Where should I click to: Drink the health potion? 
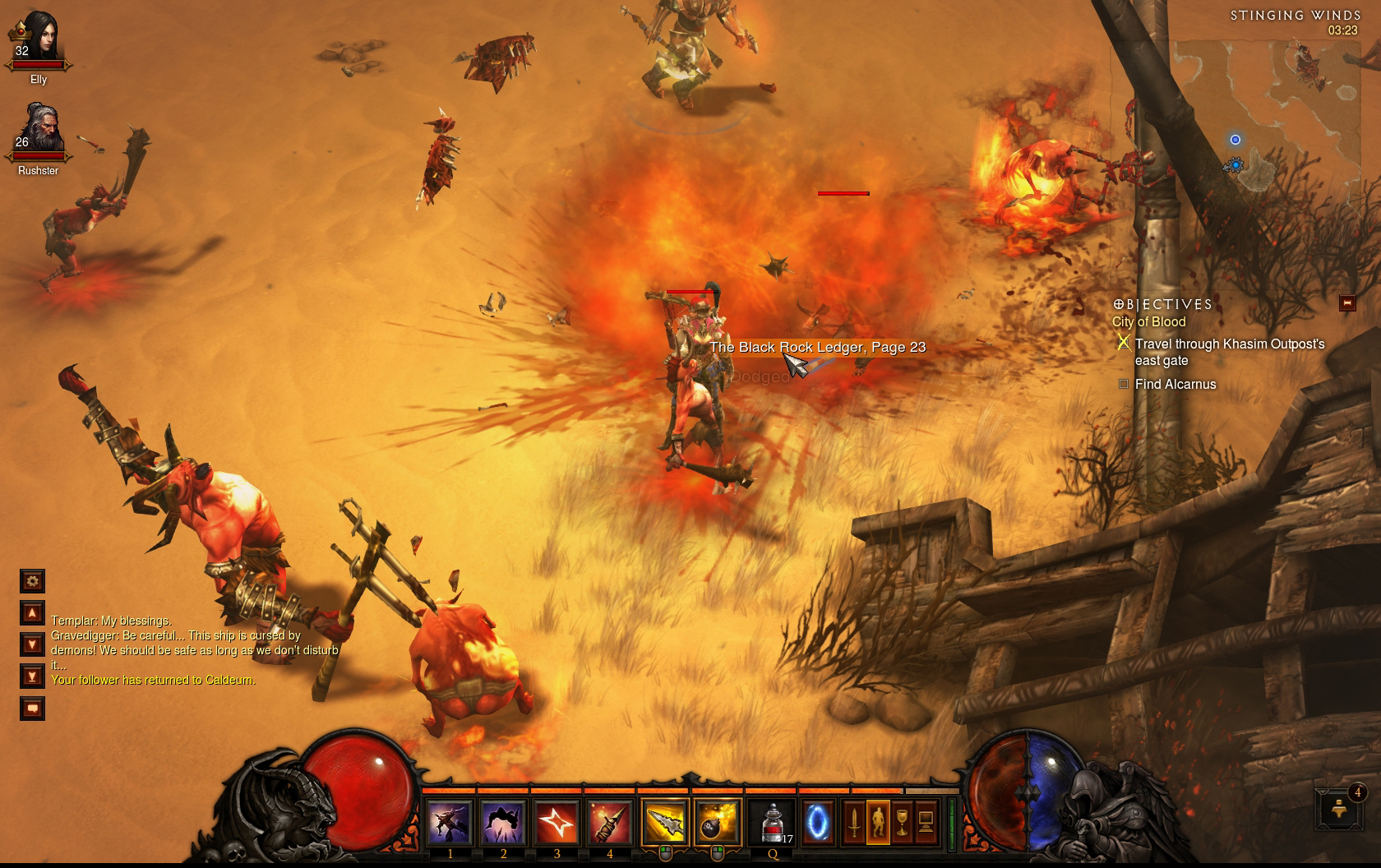(x=773, y=822)
